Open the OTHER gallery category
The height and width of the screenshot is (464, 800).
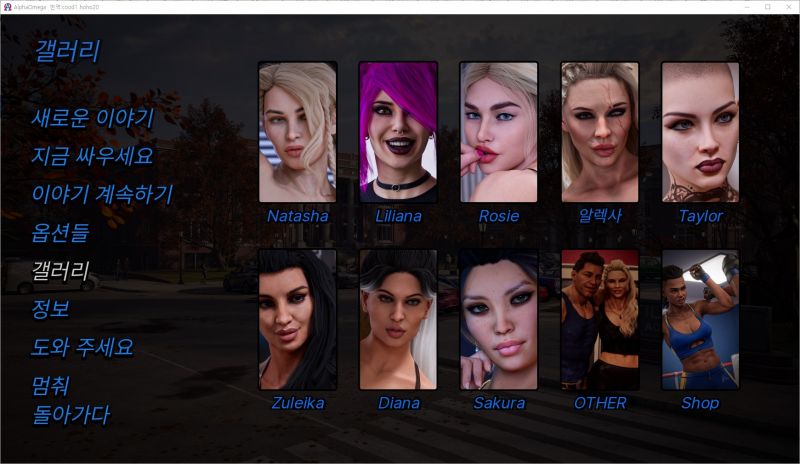pos(600,320)
